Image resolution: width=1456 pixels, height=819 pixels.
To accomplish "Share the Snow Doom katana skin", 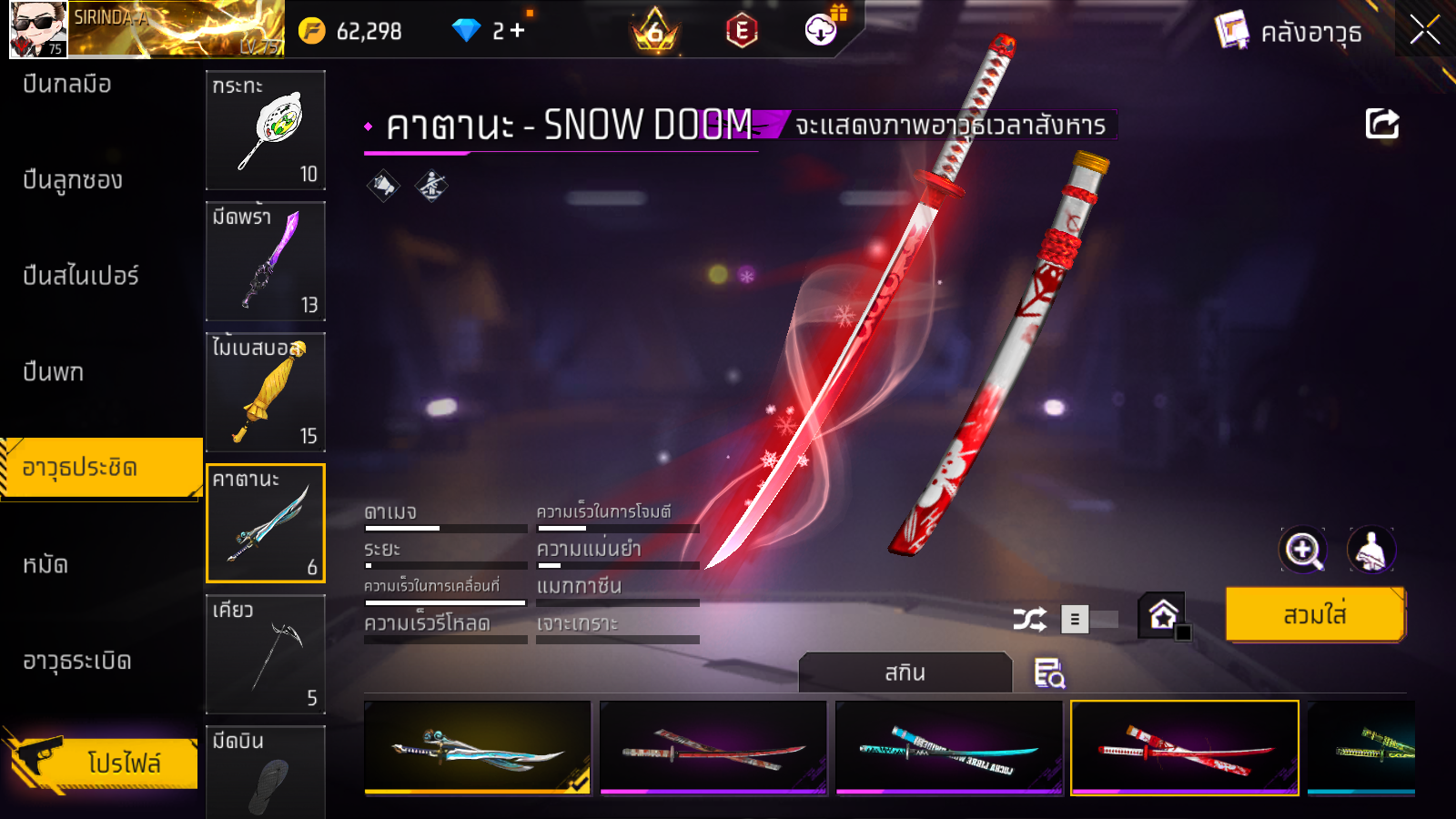I will [1381, 124].
